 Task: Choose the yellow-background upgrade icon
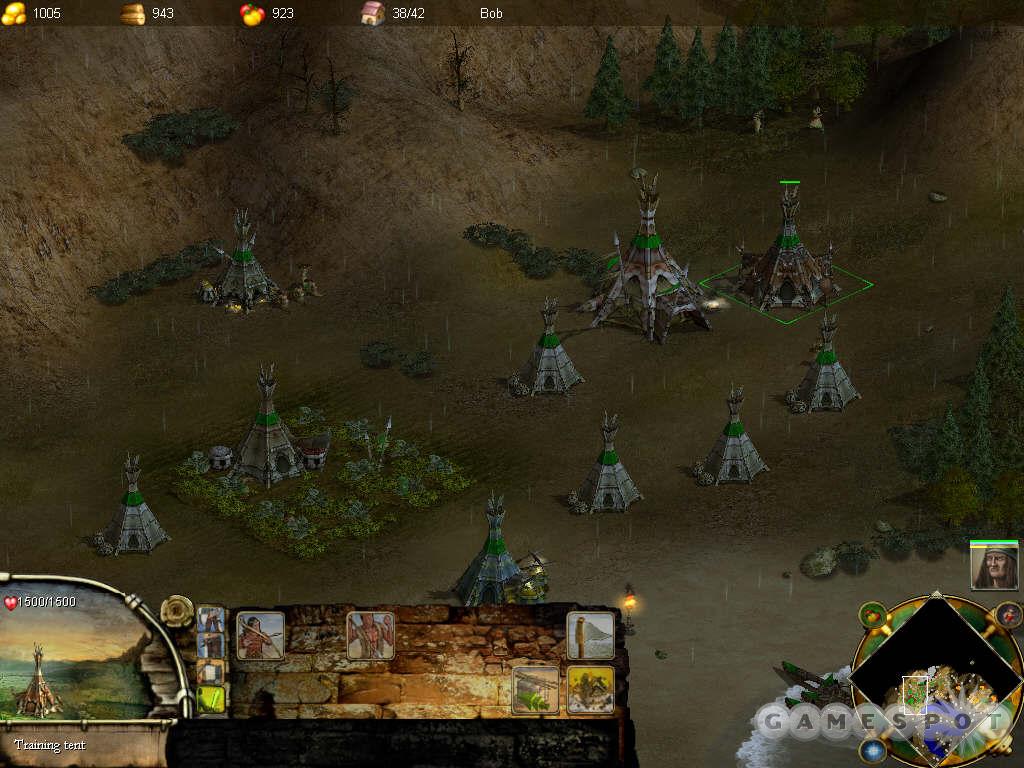[590, 689]
